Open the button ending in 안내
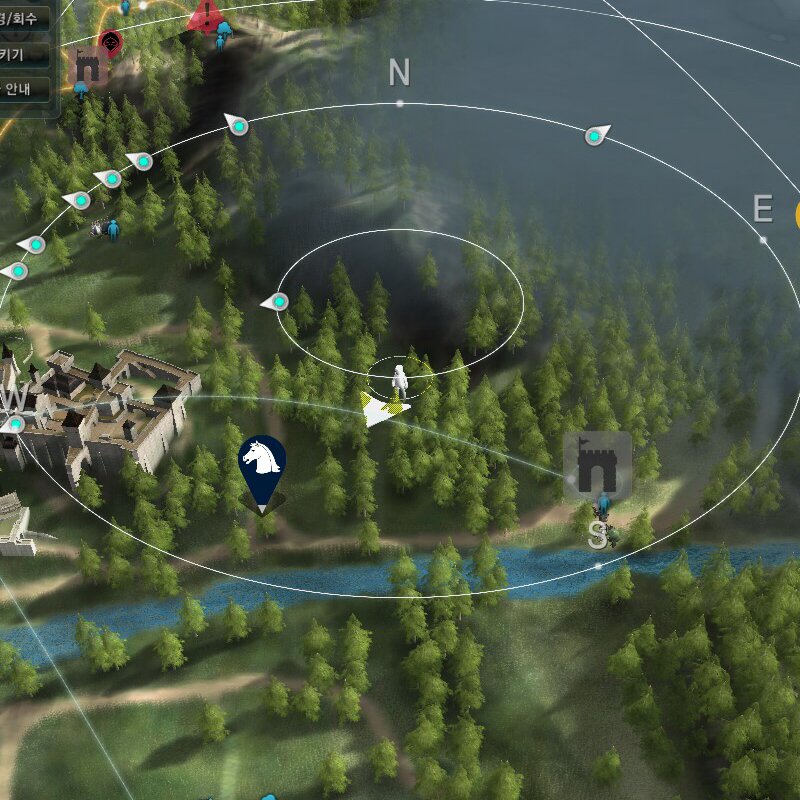The image size is (800, 800). (25, 88)
